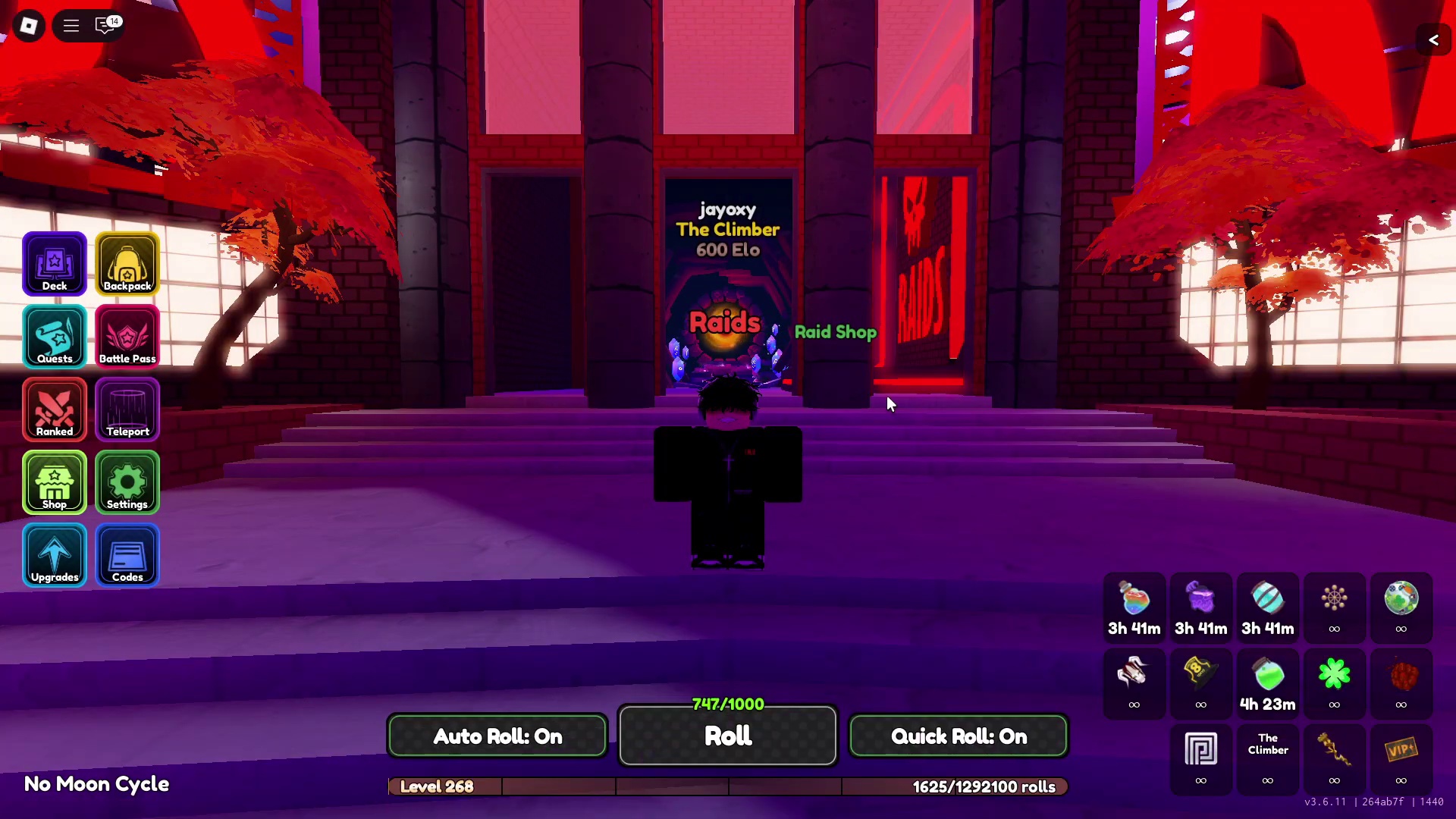Open the Backpack inventory
1456x819 pixels.
tap(127, 263)
